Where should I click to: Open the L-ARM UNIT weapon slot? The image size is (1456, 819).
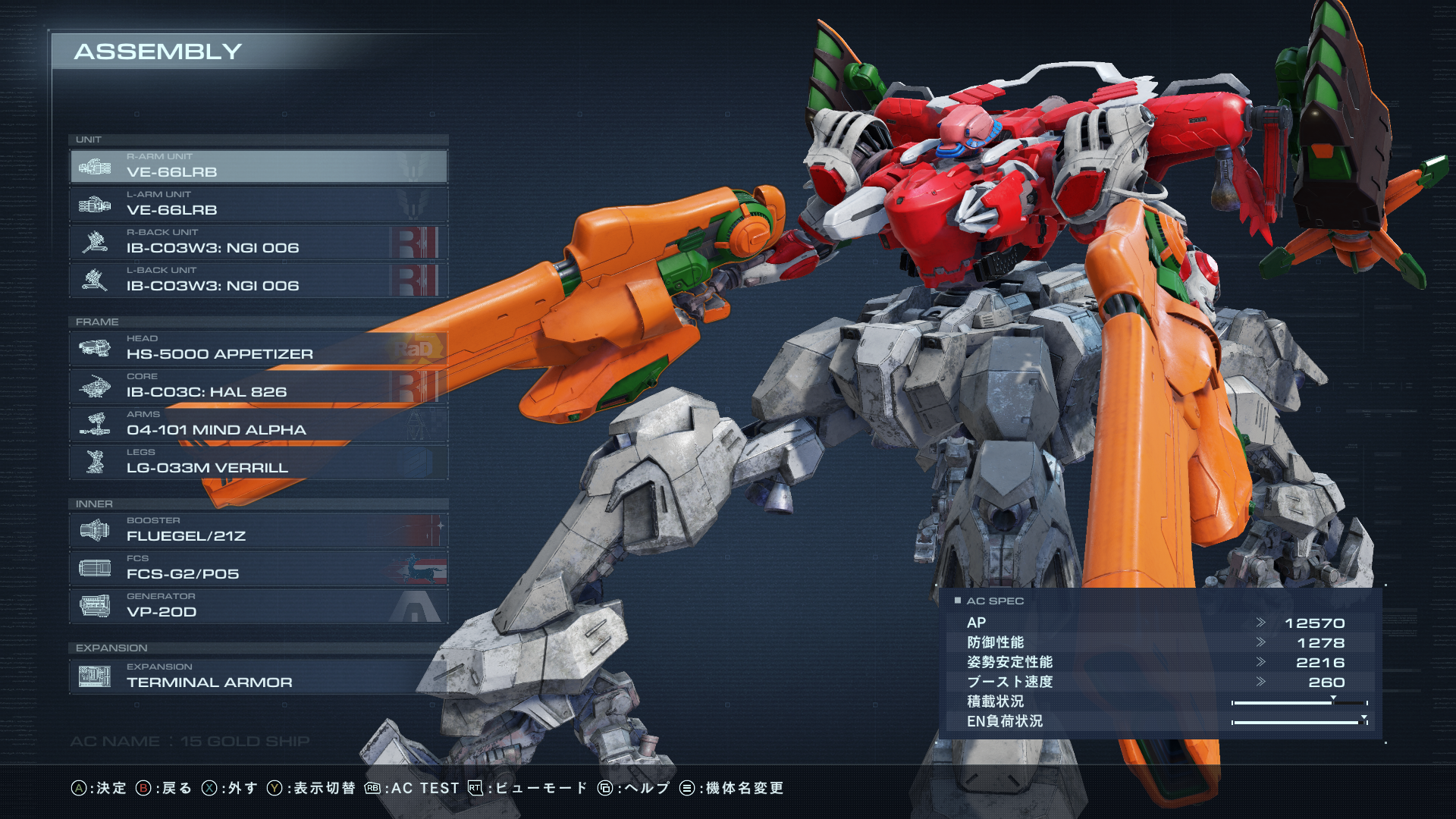[258, 204]
